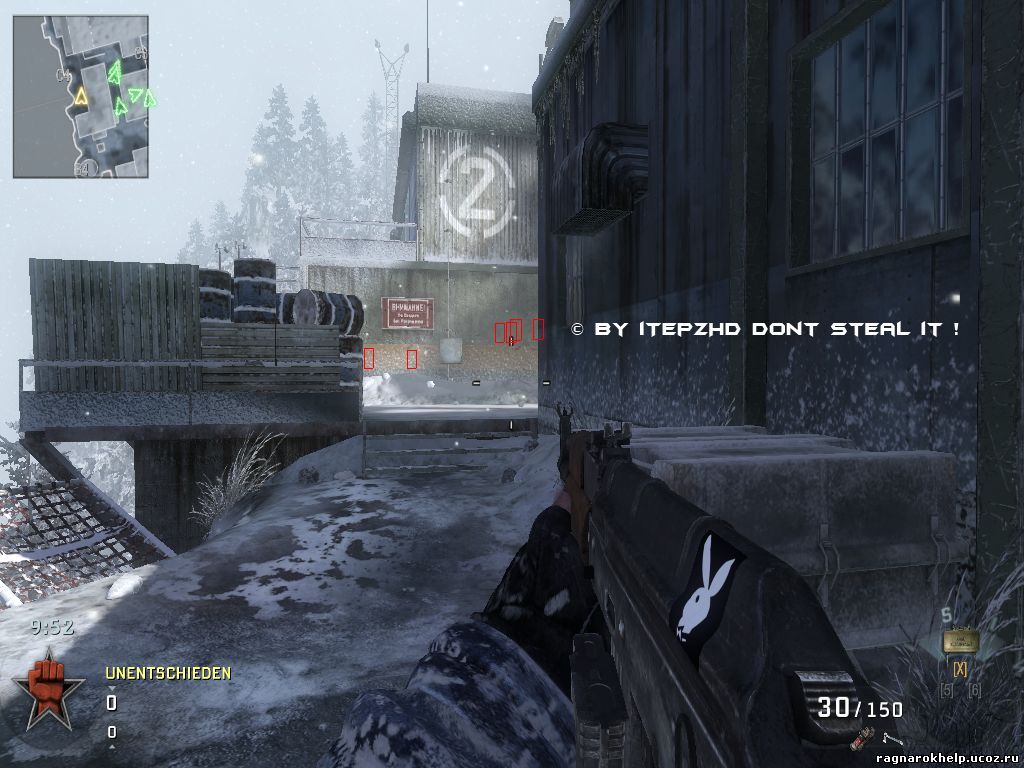Screen dimensions: 1024x768
Task: Choose the red grenade icon below ammo
Action: (856, 742)
